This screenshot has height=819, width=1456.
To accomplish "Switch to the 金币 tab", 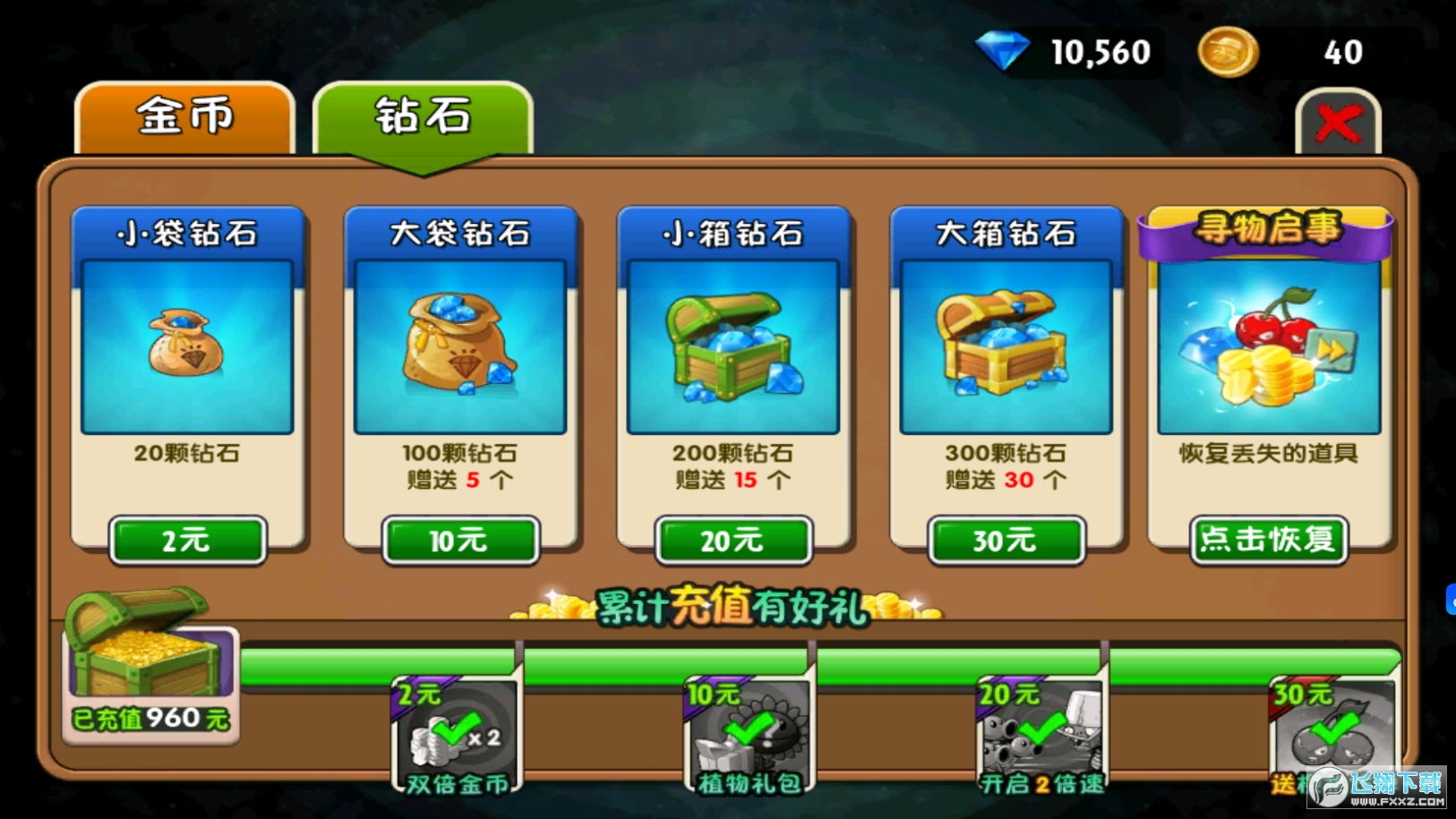I will pyautogui.click(x=184, y=117).
